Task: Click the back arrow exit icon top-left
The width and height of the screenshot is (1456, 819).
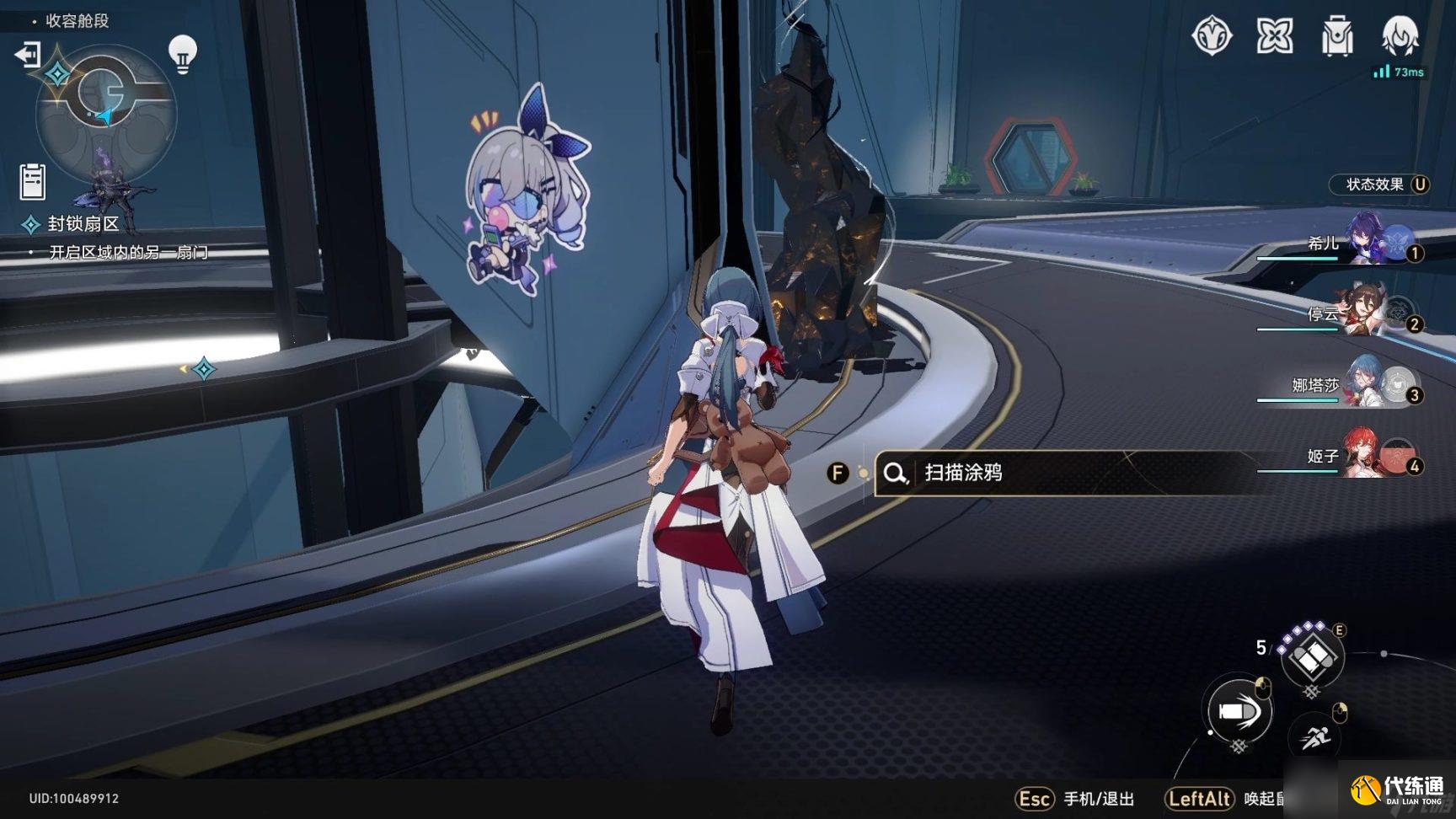Action: [x=26, y=54]
